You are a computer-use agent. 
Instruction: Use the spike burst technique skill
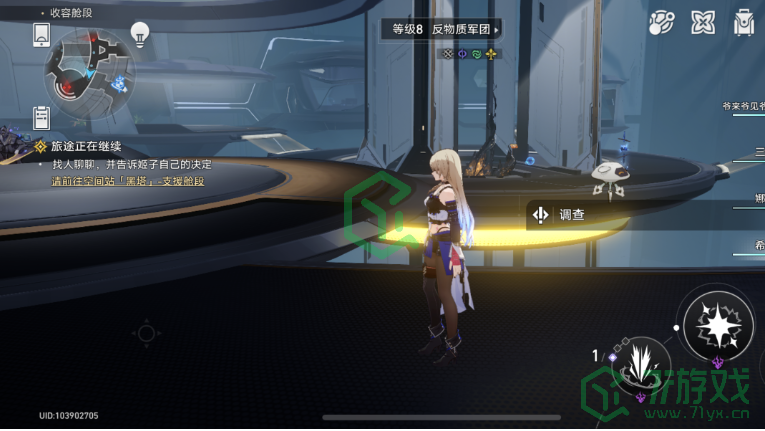click(x=639, y=362)
